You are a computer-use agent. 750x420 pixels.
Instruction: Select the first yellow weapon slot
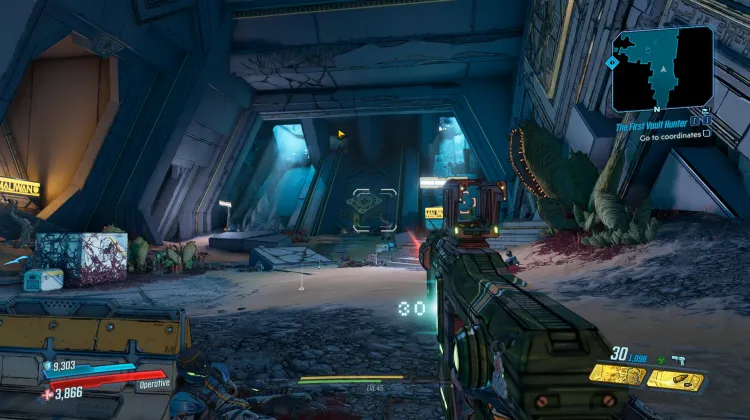[x=615, y=374]
